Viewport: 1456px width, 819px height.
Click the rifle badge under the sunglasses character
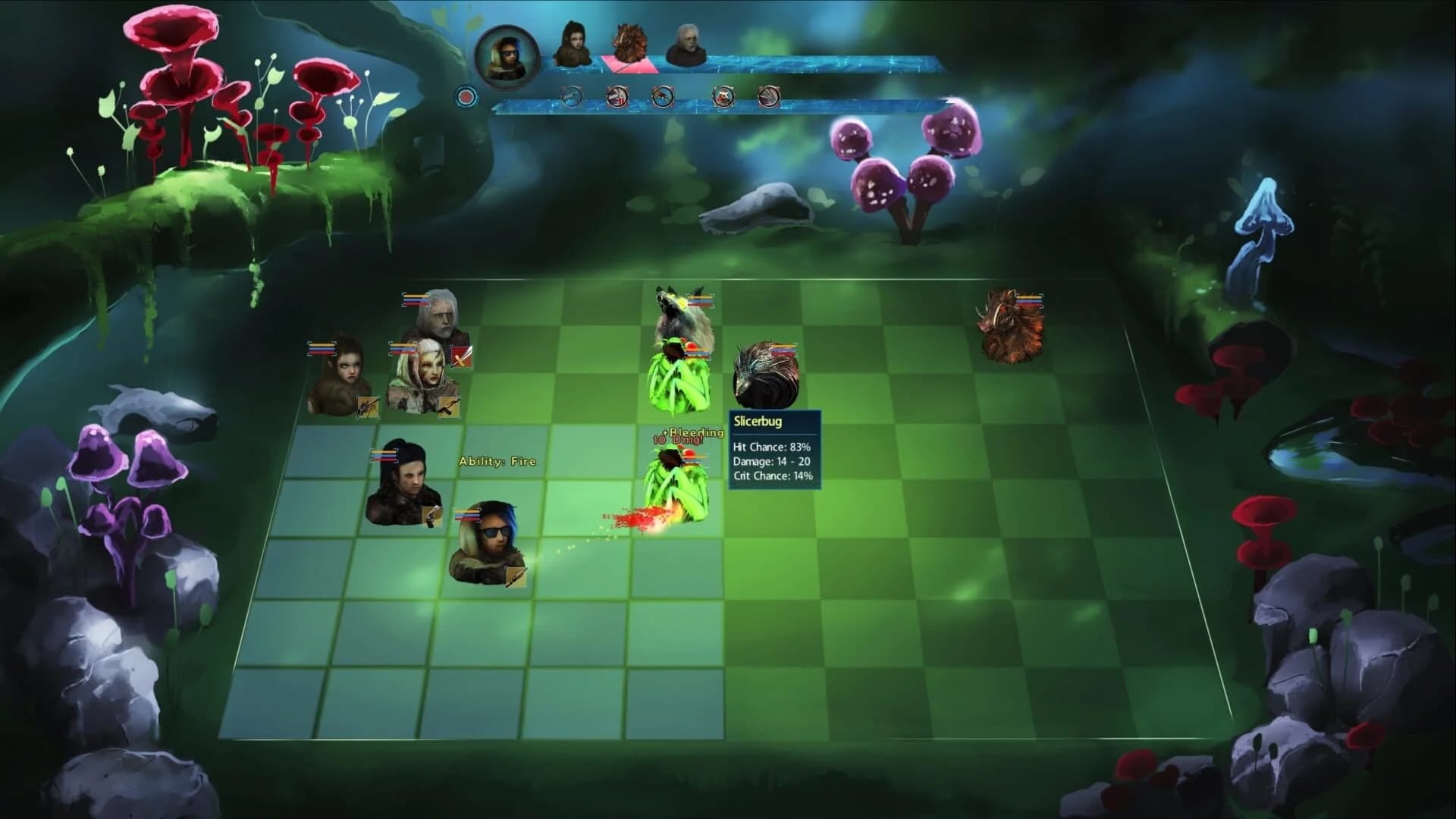(514, 575)
